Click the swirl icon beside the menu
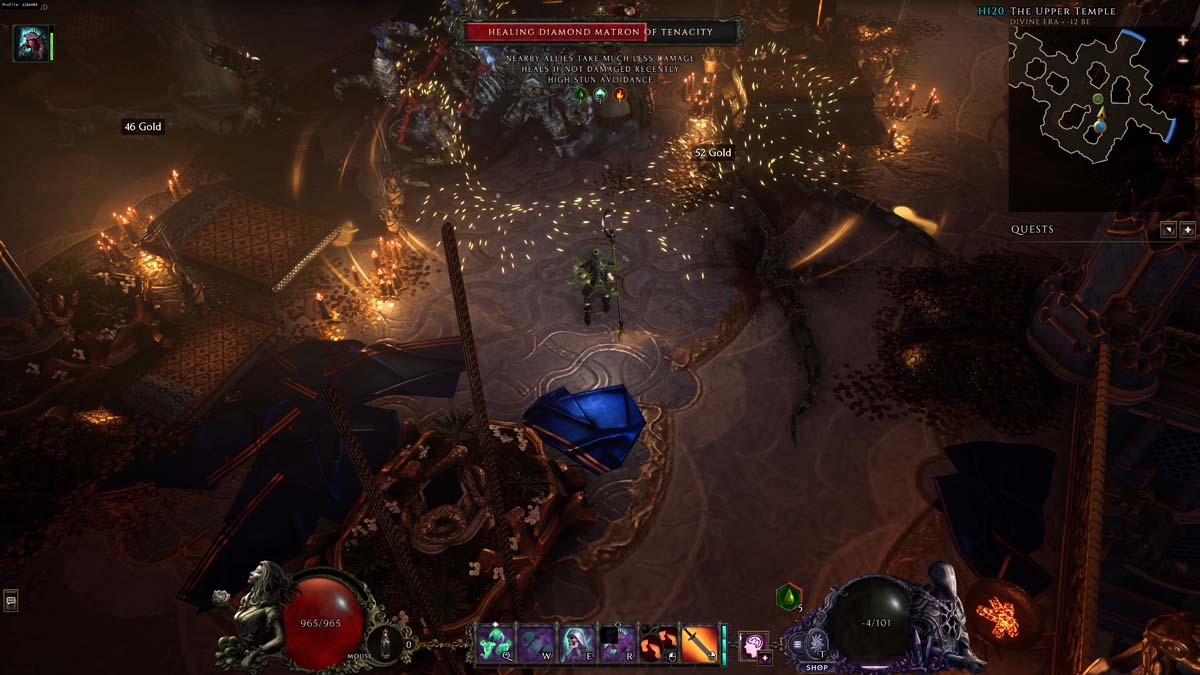1200x675 pixels. (x=817, y=644)
